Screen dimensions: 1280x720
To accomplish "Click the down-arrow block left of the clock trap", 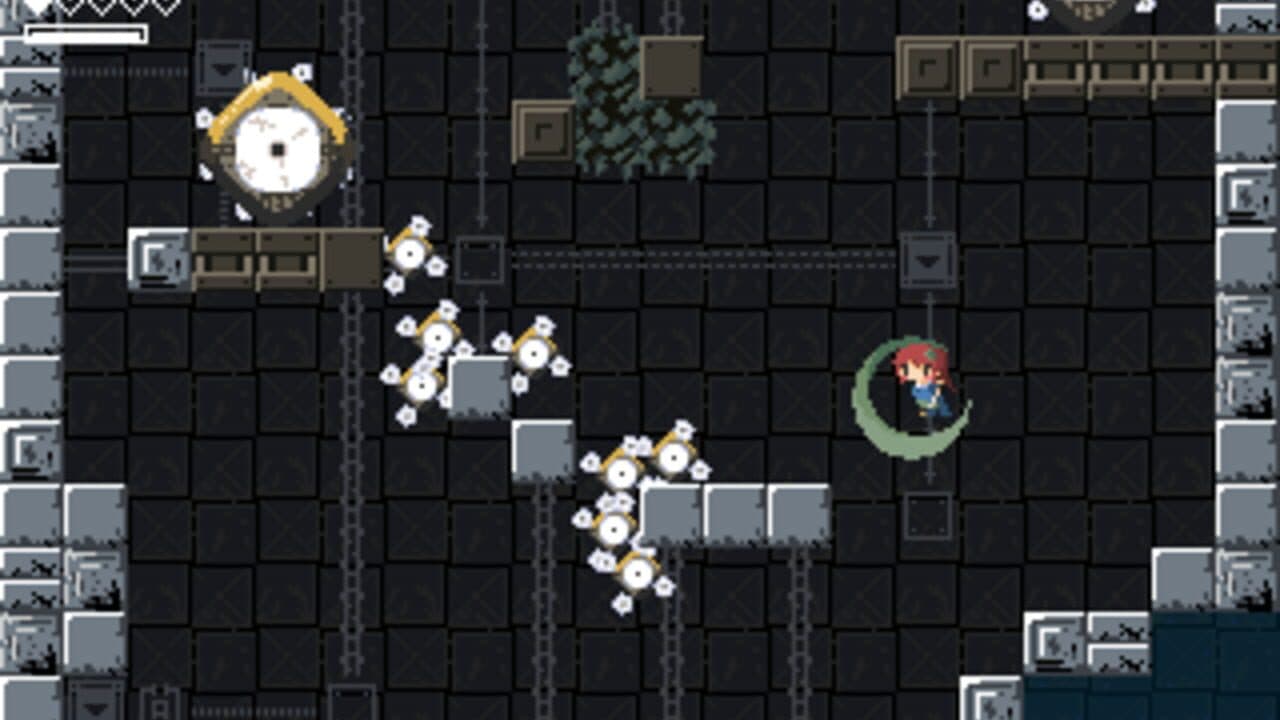I will click(222, 70).
